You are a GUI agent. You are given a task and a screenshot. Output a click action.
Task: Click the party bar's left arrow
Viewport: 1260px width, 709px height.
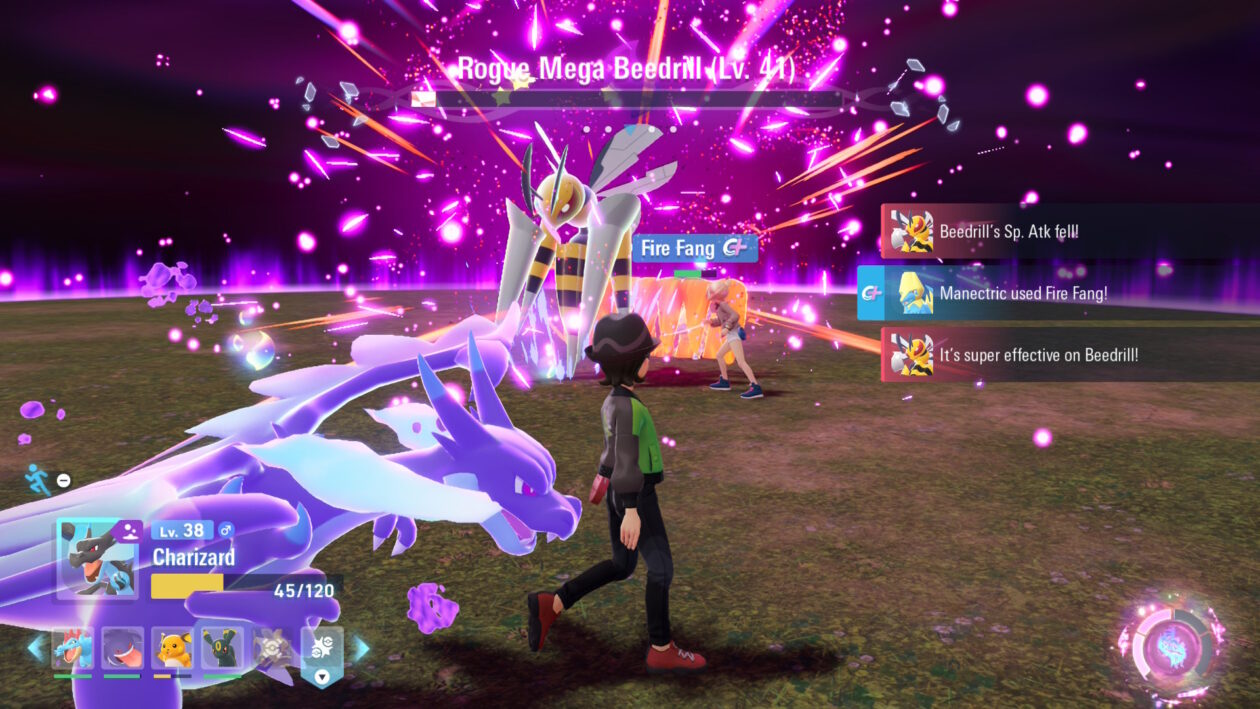click(x=36, y=648)
